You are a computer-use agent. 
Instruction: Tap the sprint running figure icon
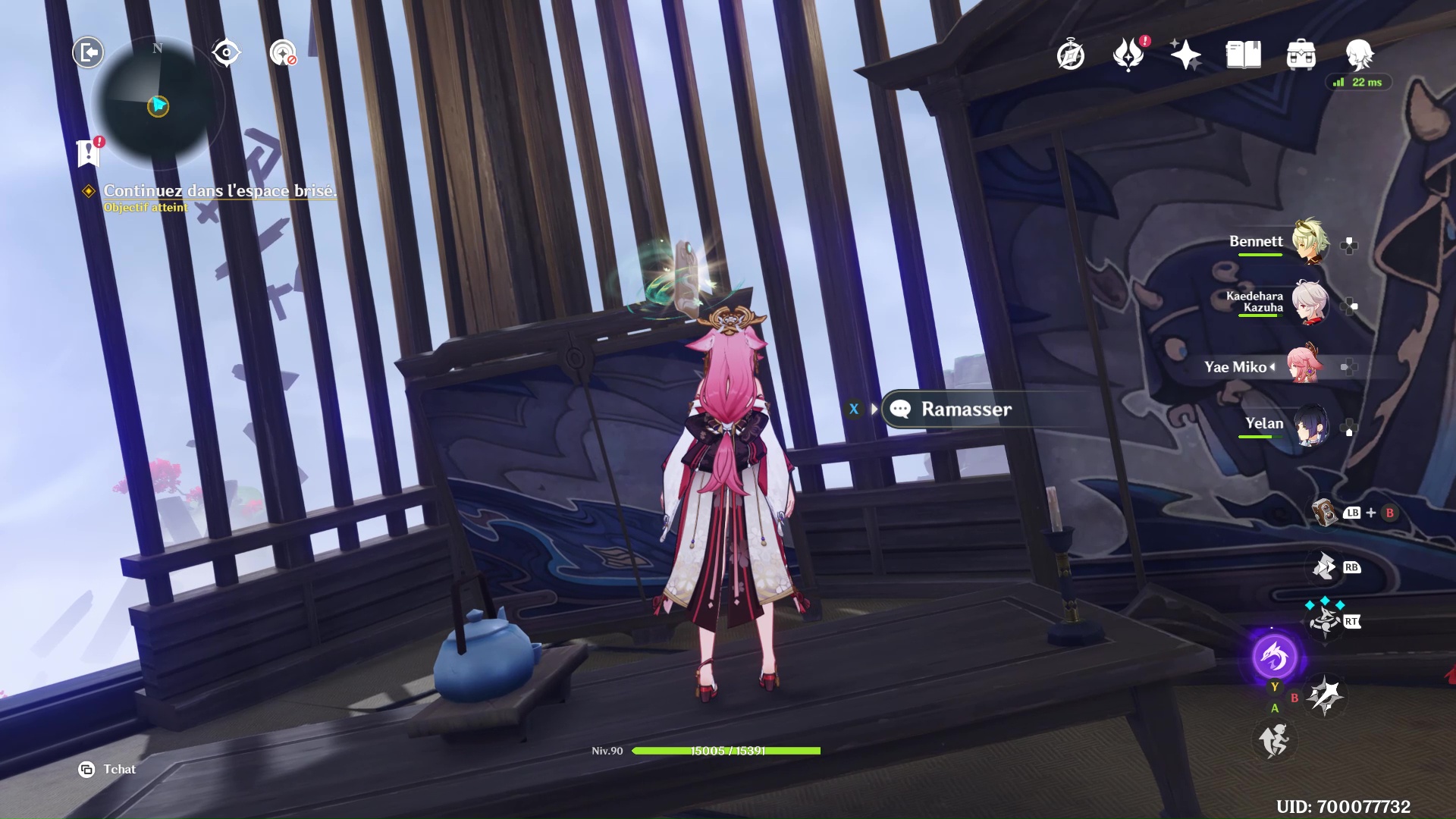[x=1274, y=740]
